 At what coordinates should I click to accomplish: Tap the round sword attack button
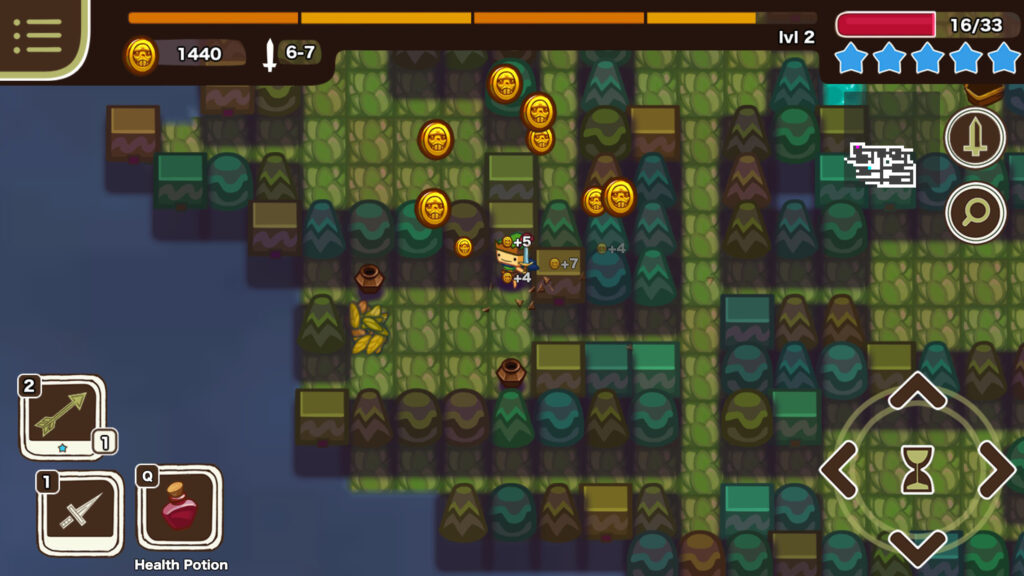tap(975, 138)
